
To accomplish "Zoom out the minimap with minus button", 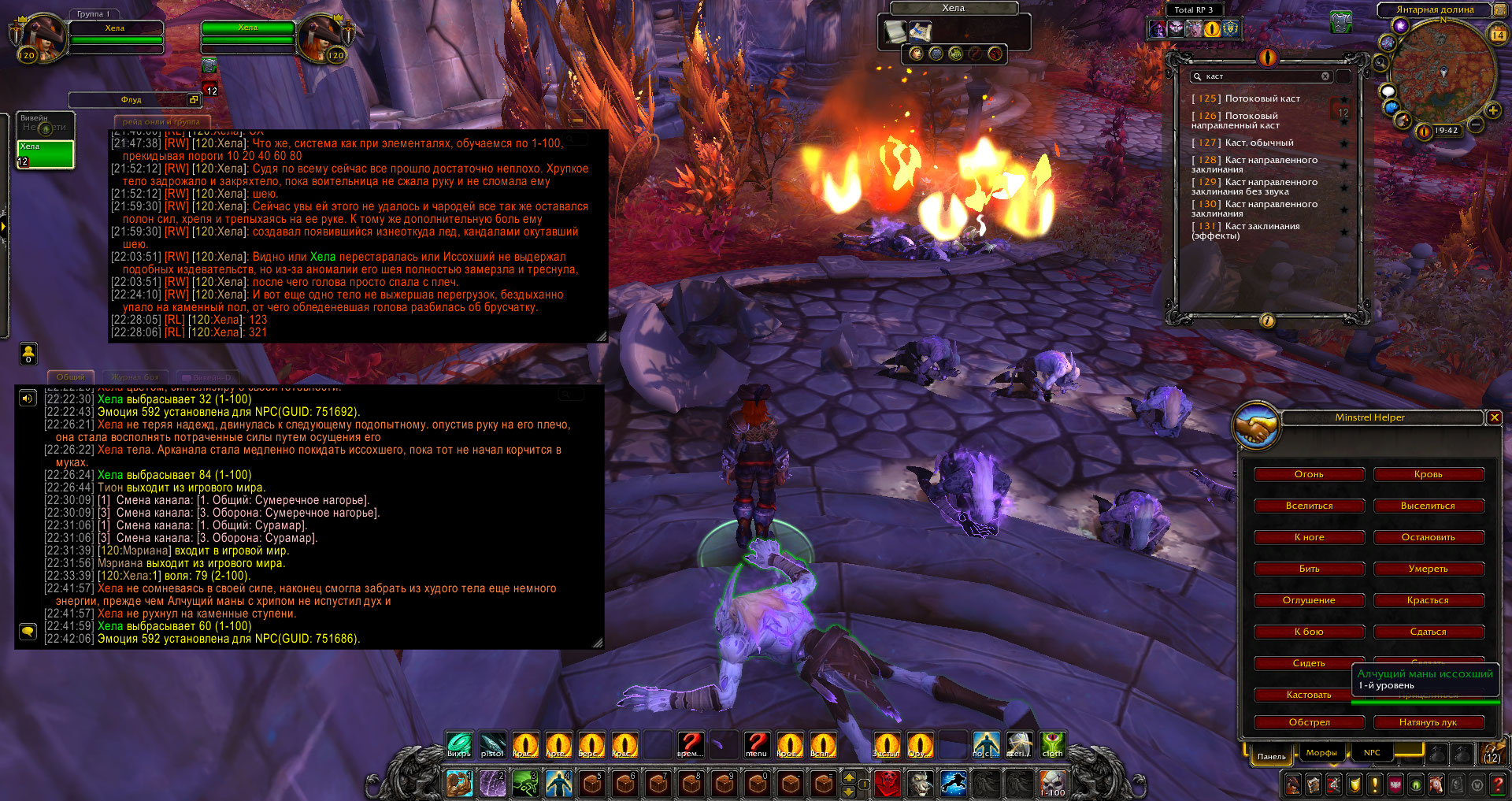I will [x=1477, y=125].
